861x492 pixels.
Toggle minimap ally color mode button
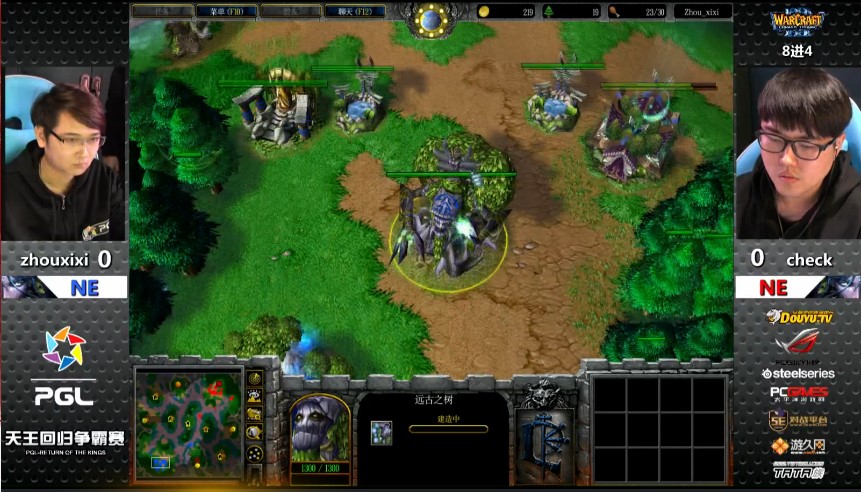256,415
